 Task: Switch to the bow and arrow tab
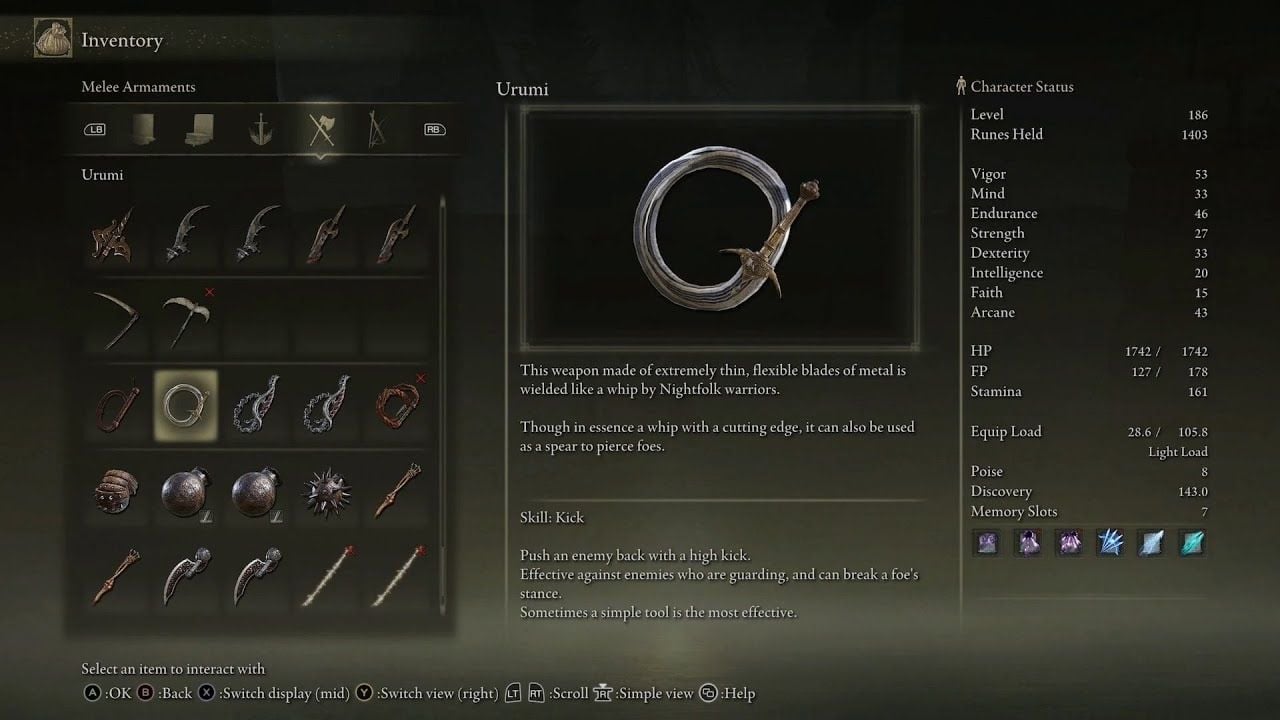(x=379, y=129)
